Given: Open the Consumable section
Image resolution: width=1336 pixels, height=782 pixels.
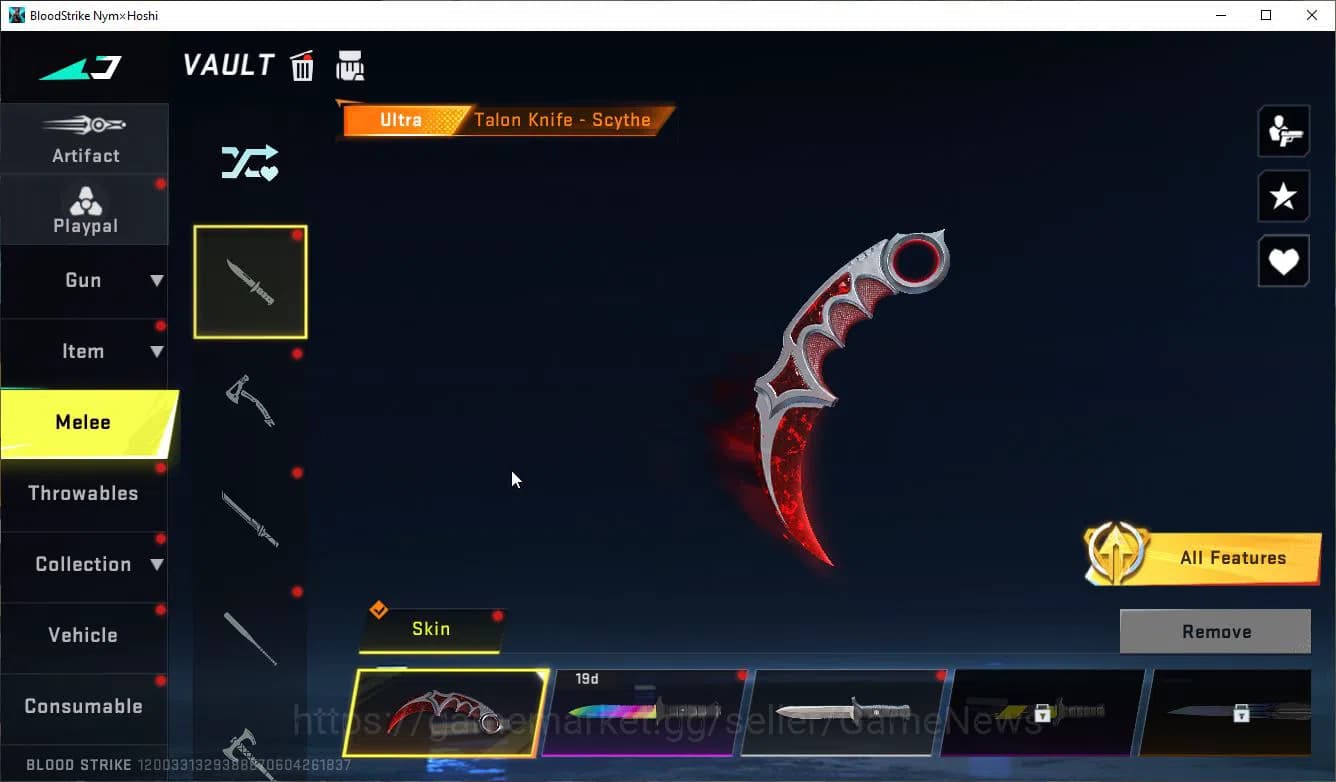Looking at the screenshot, I should click(85, 706).
